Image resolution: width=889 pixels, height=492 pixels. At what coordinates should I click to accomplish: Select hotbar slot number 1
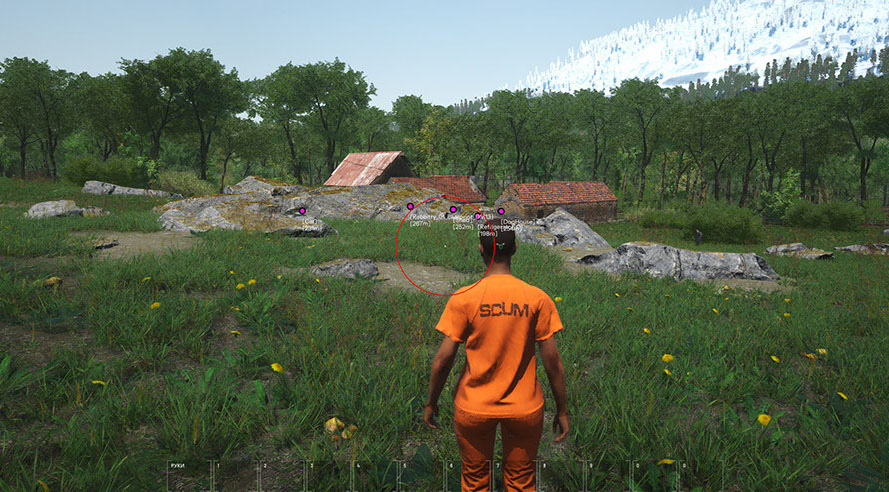(x=236, y=476)
